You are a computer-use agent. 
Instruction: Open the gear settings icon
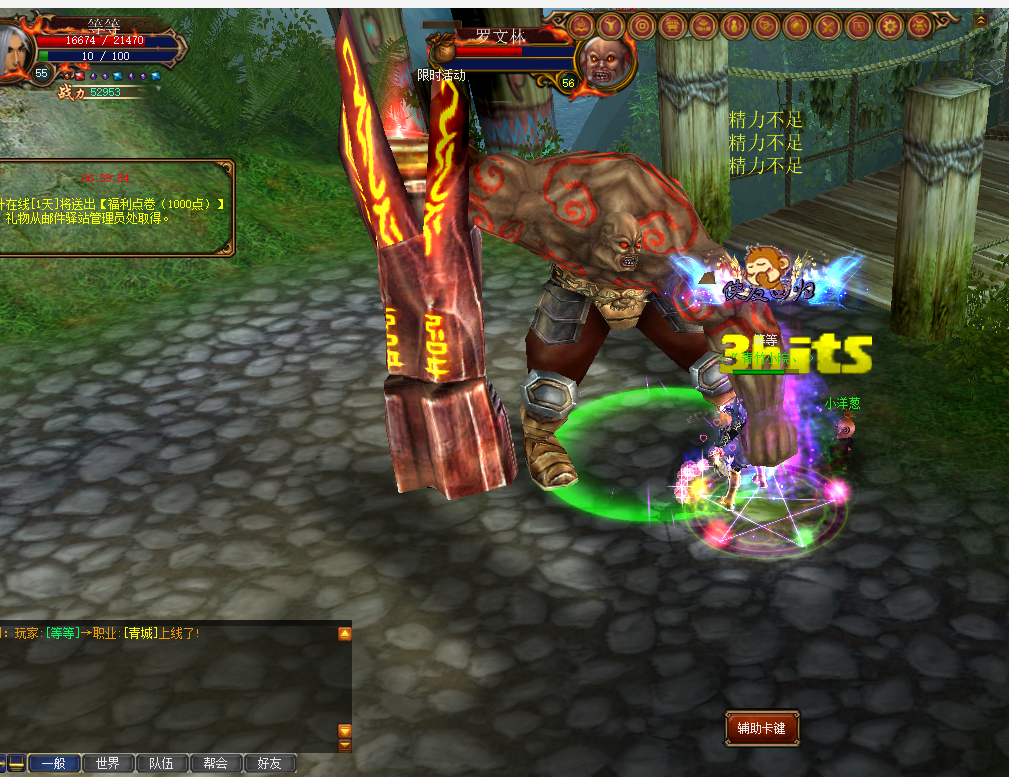[x=889, y=26]
